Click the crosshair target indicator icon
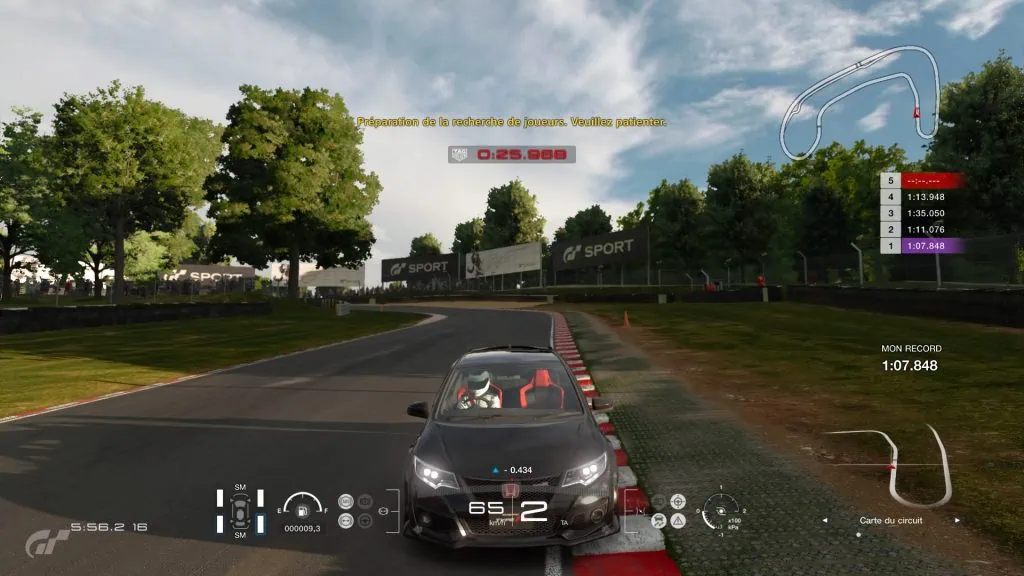Screen dimensions: 1024x576 (x=678, y=501)
